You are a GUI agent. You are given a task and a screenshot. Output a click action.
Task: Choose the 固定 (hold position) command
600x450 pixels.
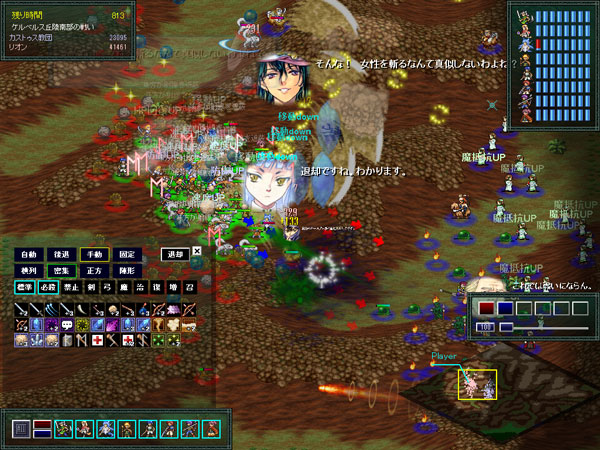point(127,254)
